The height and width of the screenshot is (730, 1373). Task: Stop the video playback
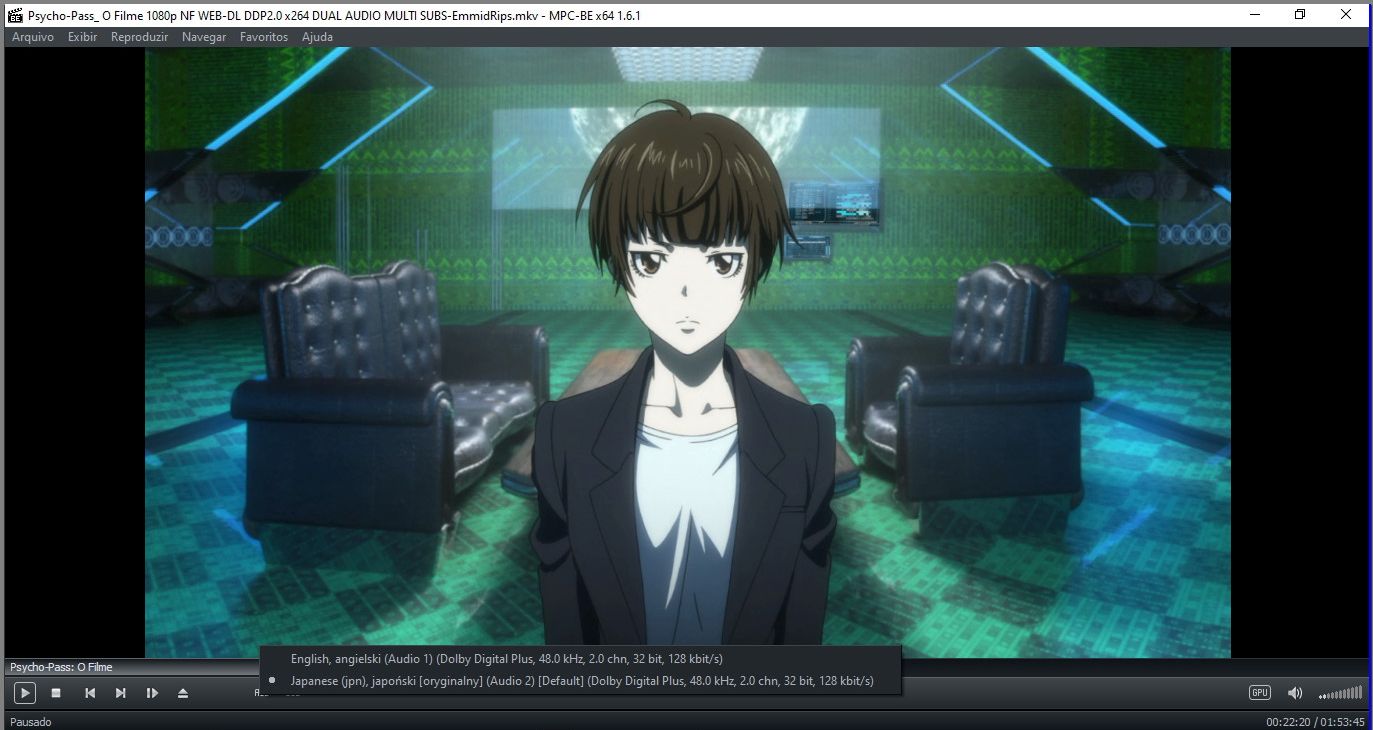56,693
